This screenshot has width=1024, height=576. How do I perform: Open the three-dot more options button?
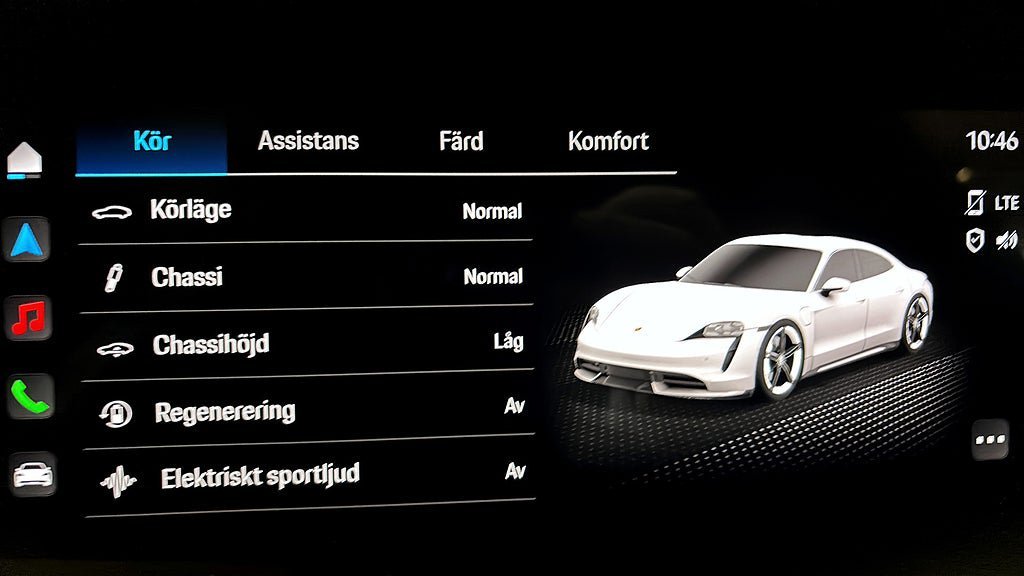pyautogui.click(x=990, y=440)
